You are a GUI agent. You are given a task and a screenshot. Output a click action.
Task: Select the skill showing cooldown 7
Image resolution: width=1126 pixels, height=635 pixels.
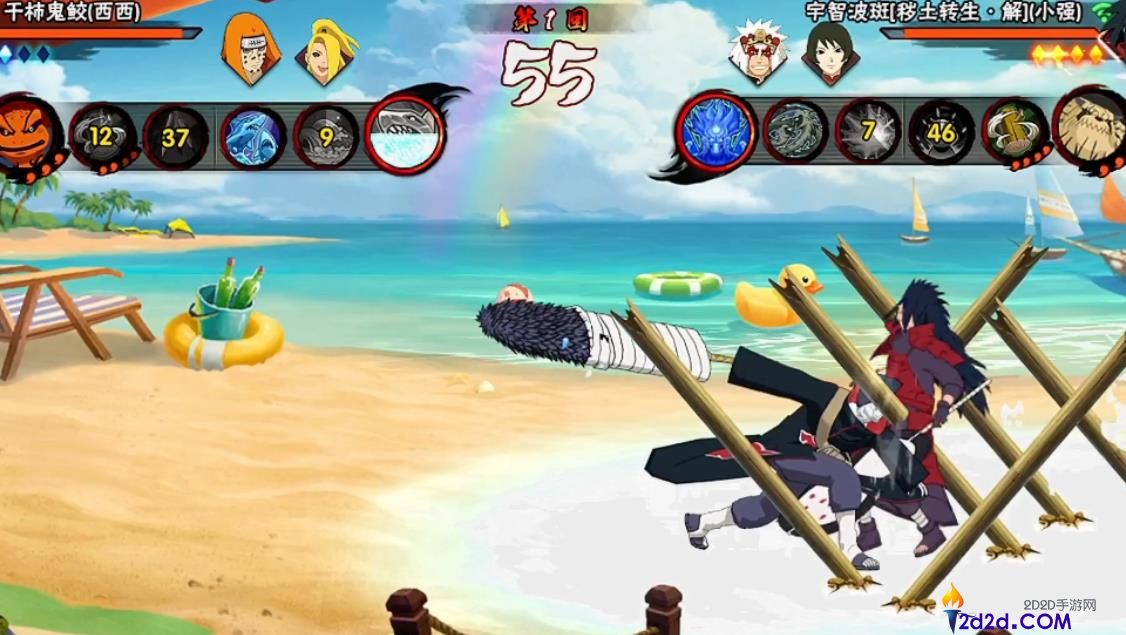tap(868, 131)
